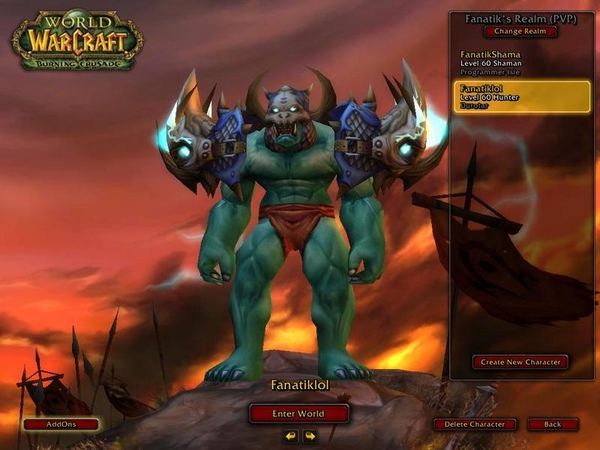
Task: Click the Enter World button
Action: [x=299, y=413]
